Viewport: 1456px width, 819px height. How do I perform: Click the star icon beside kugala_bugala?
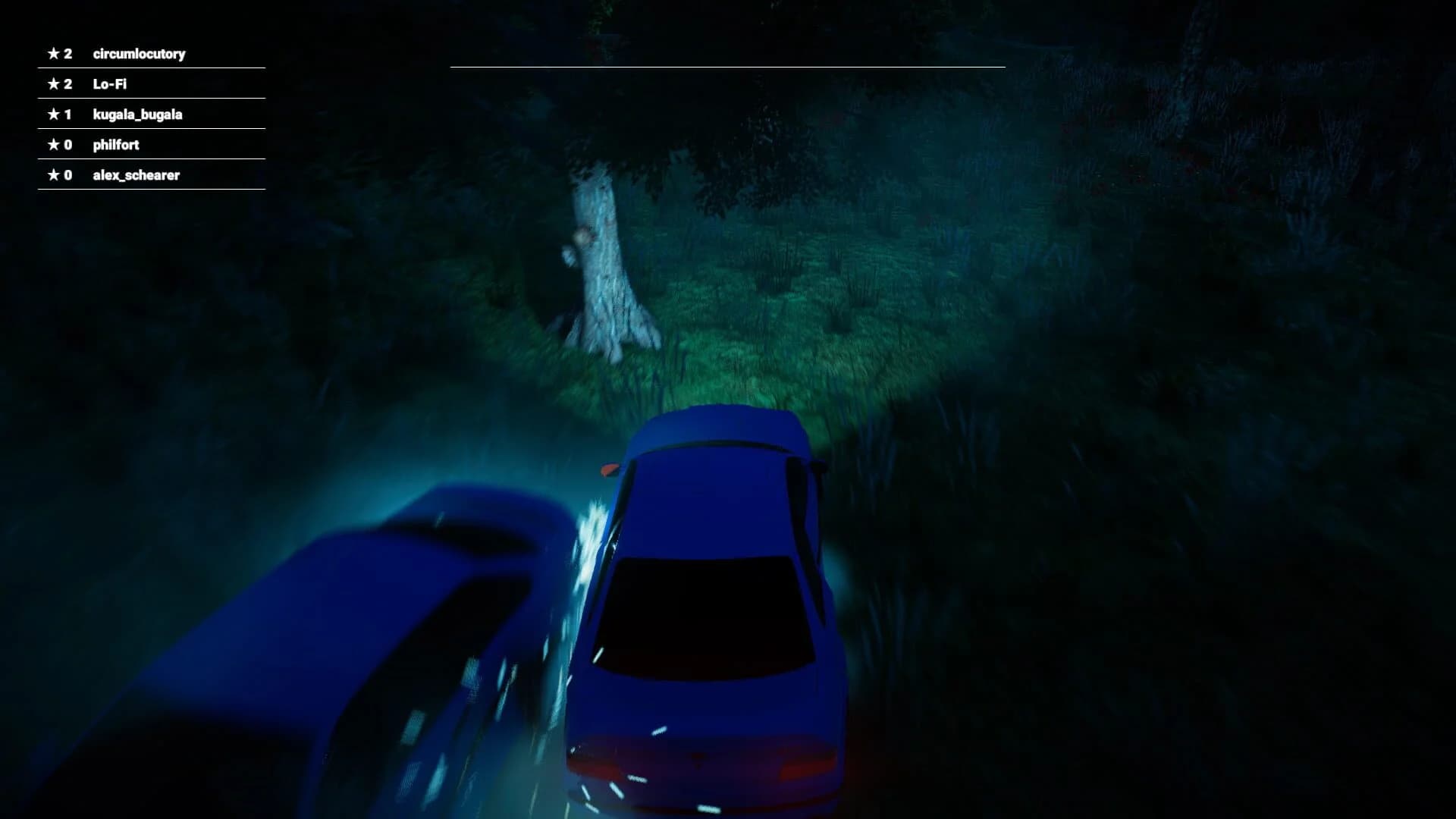(54, 115)
